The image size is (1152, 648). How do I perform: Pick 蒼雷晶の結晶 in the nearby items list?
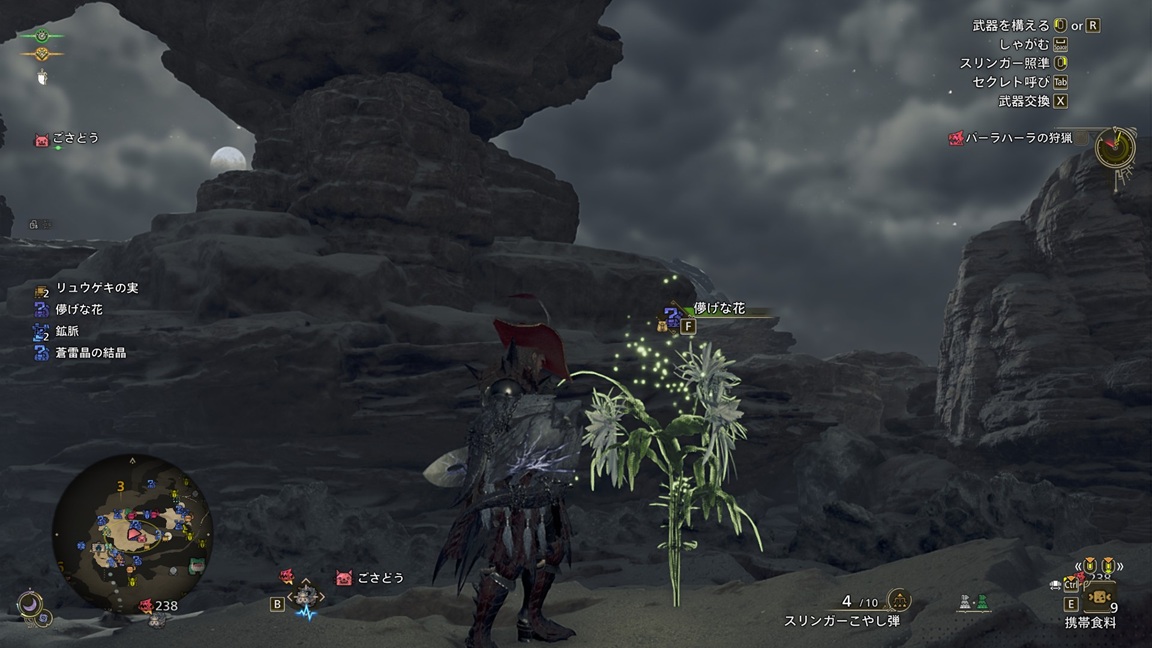(90, 353)
